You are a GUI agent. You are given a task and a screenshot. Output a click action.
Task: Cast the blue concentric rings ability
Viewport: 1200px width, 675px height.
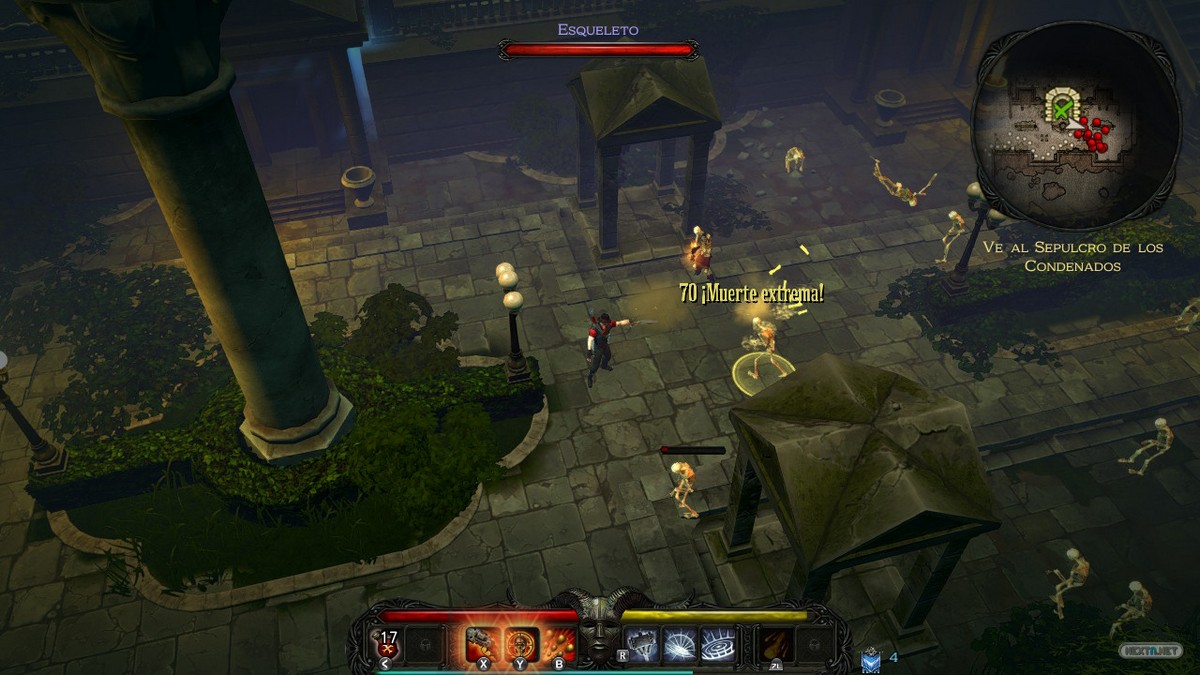(717, 642)
